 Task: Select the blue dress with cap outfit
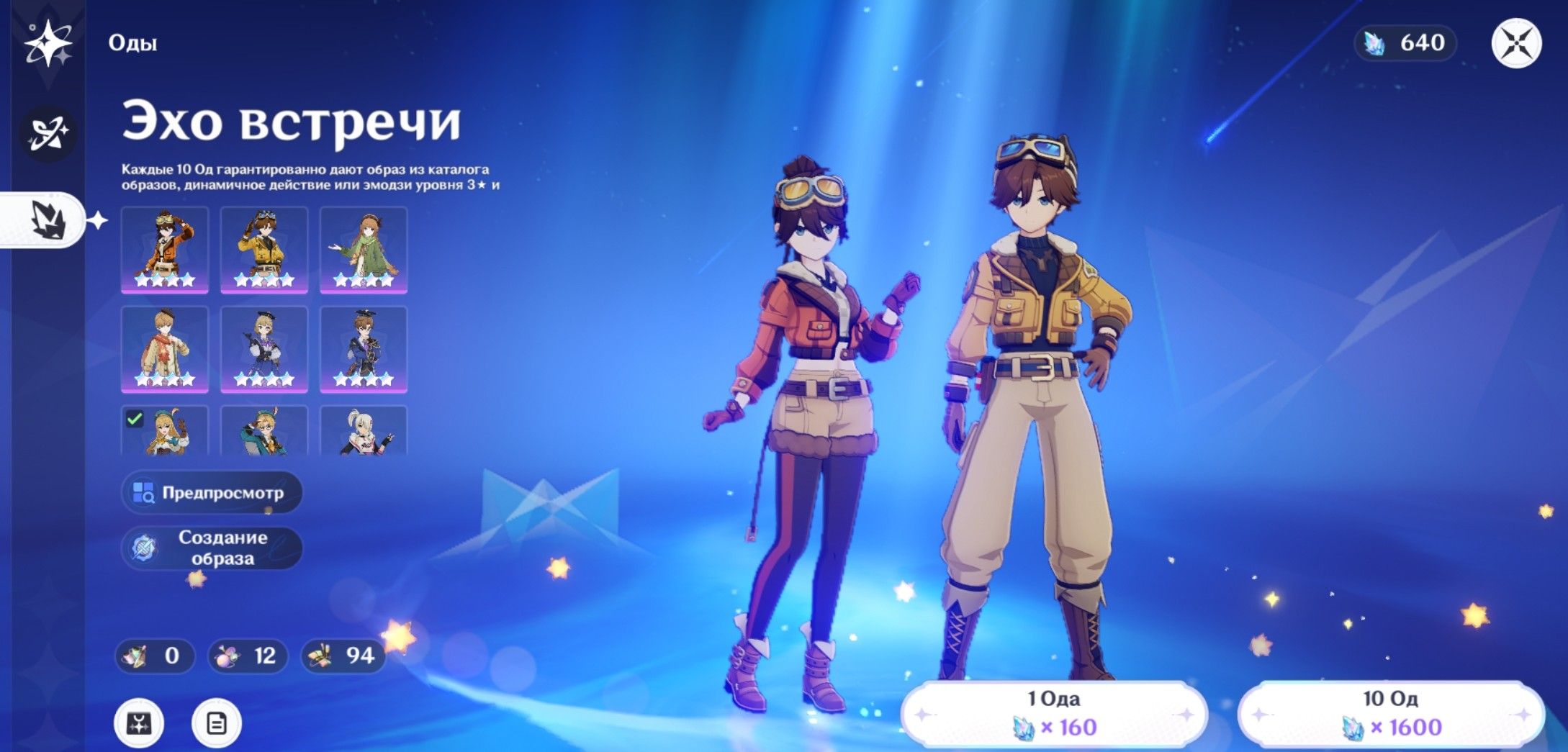[264, 349]
